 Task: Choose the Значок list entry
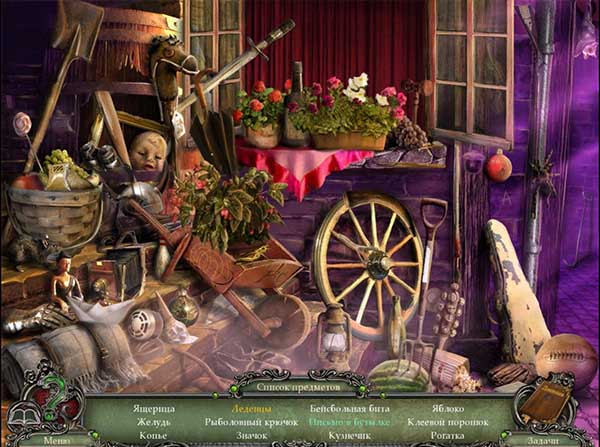[x=249, y=436]
